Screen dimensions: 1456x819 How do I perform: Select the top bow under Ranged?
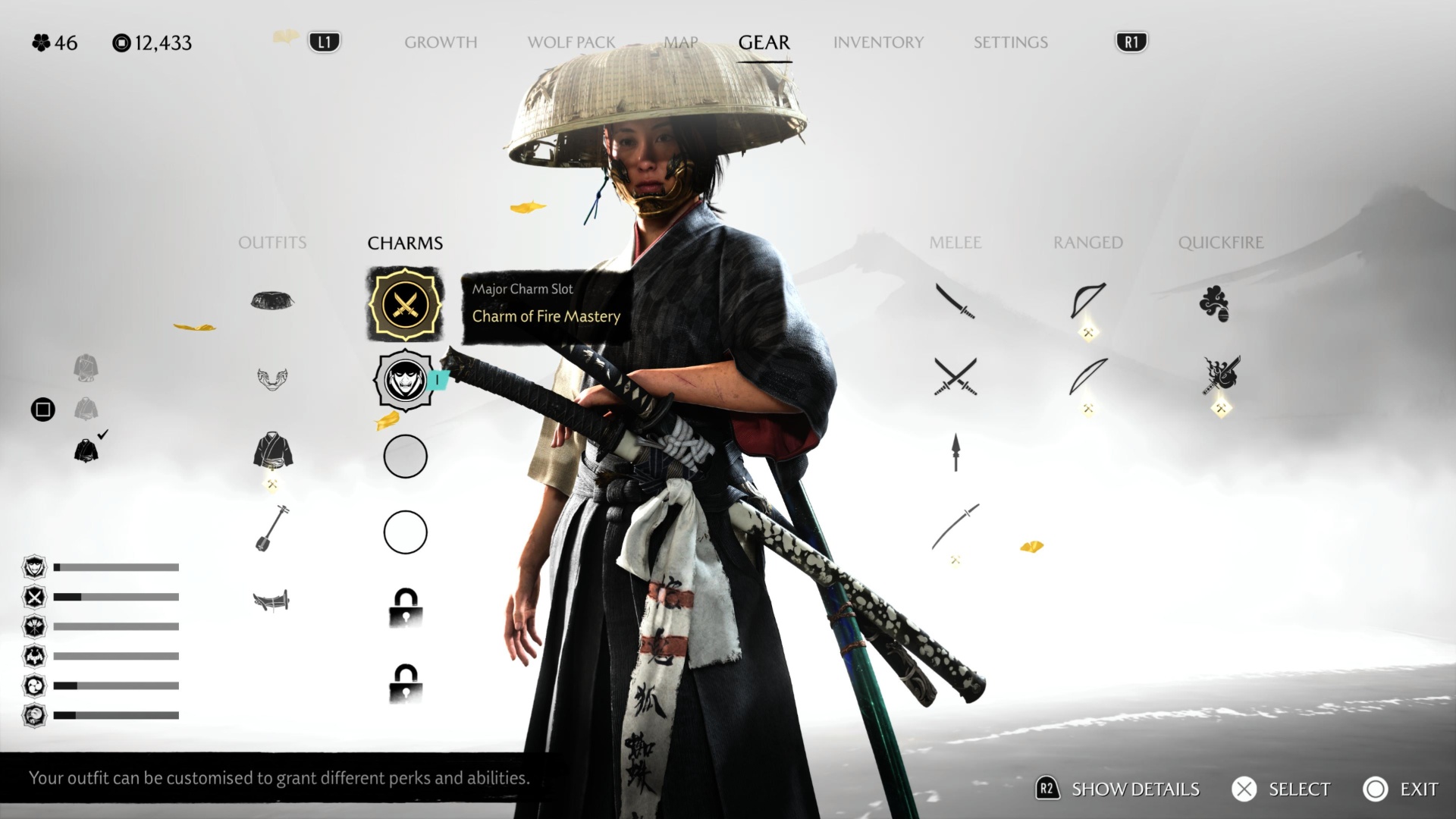point(1088,301)
